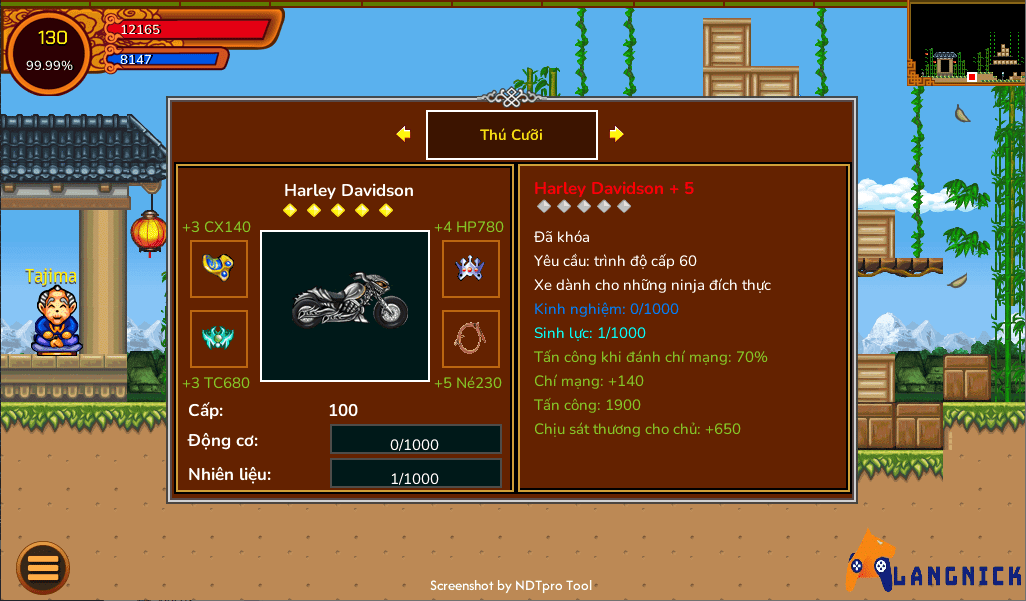Viewport: 1026px width, 601px height.
Task: Select the +3 CX140 gold equipment slot
Action: (219, 268)
